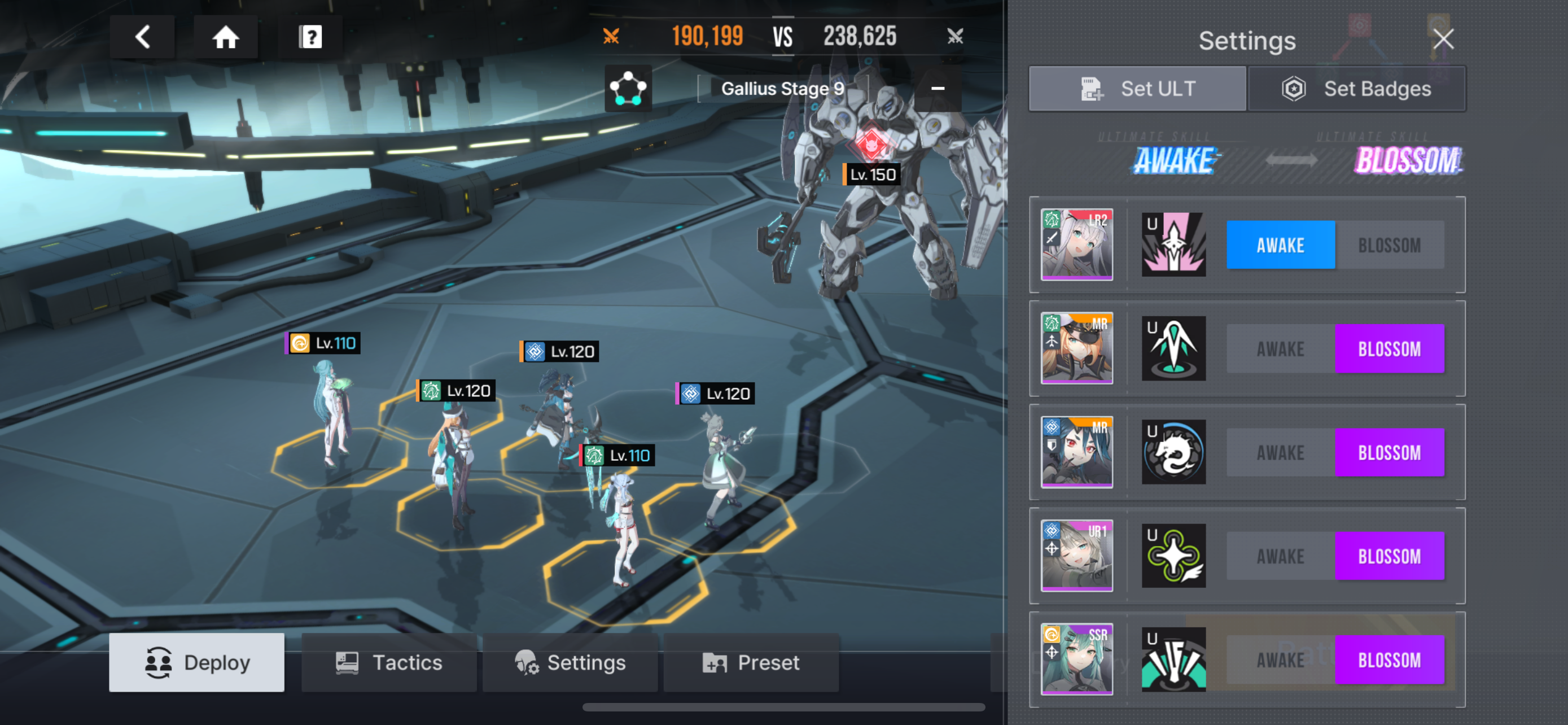Close the Settings panel

point(1443,40)
